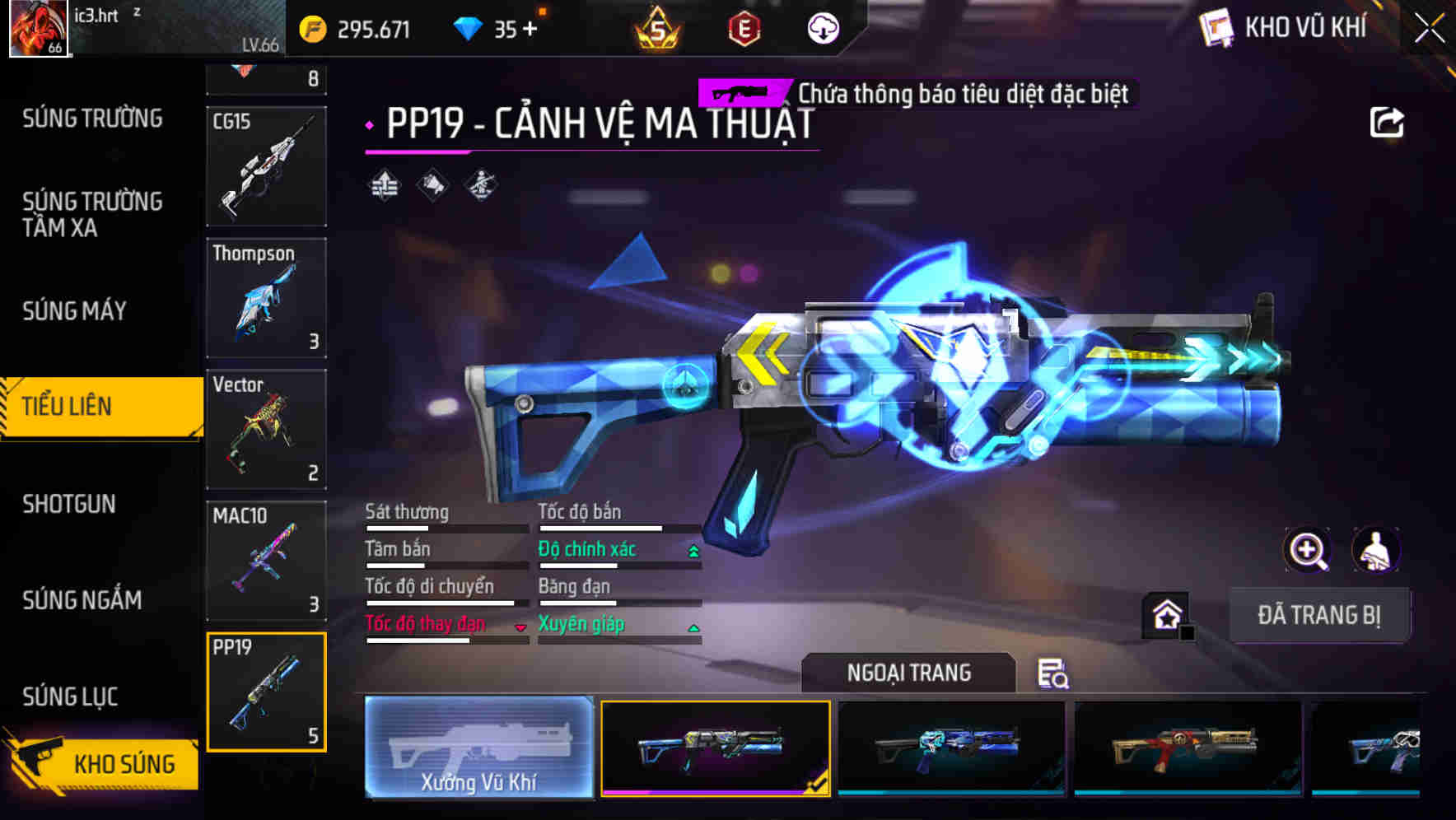Select the PP19 weapon in the list
Image resolution: width=1456 pixels, height=820 pixels.
(266, 692)
